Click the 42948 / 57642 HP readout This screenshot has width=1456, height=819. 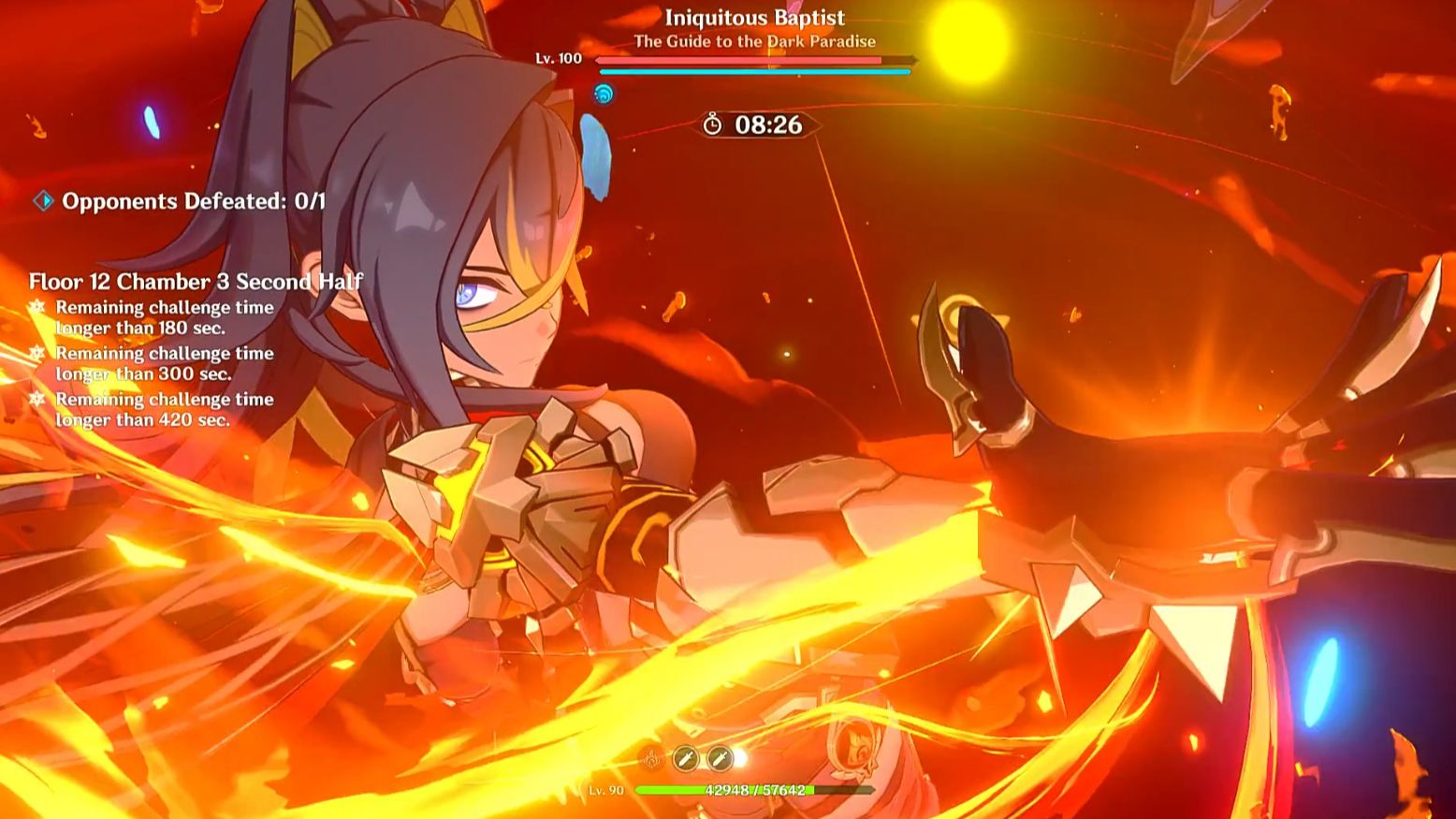click(754, 789)
